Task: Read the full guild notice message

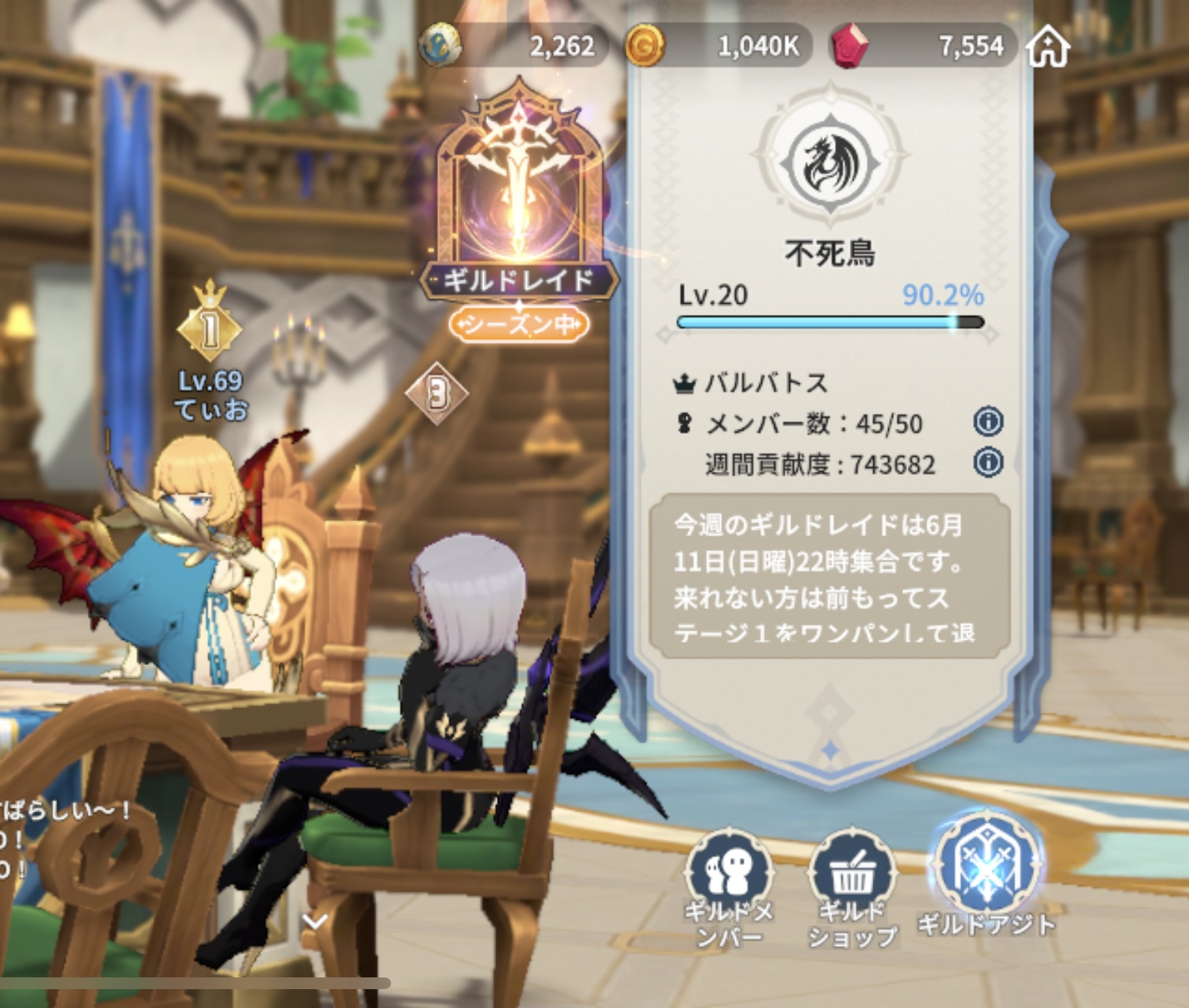Action: pos(829,577)
